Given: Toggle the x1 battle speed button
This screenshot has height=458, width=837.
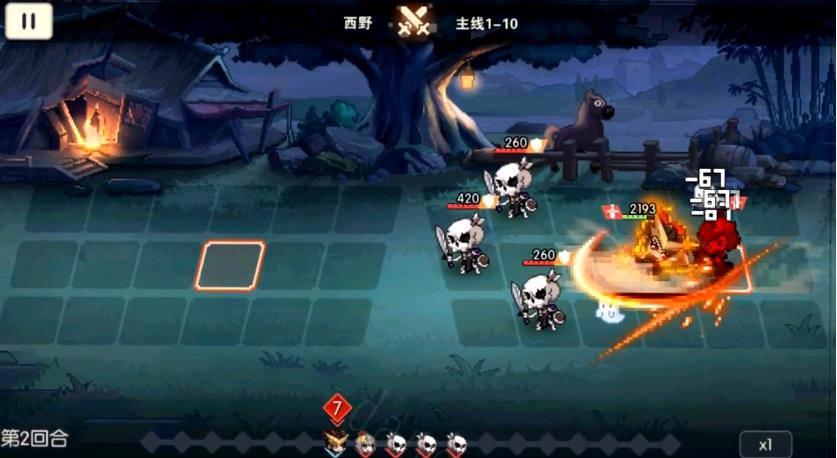Looking at the screenshot, I should point(766,444).
